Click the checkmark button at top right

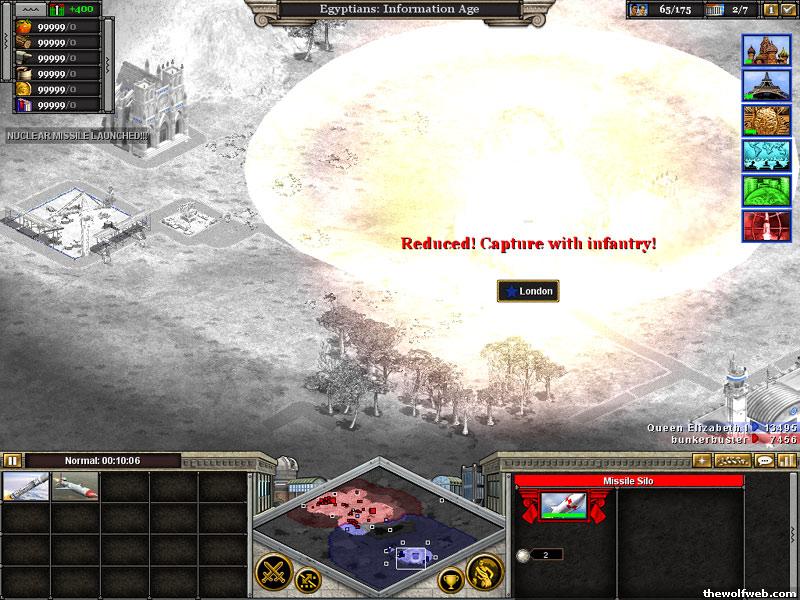point(788,10)
